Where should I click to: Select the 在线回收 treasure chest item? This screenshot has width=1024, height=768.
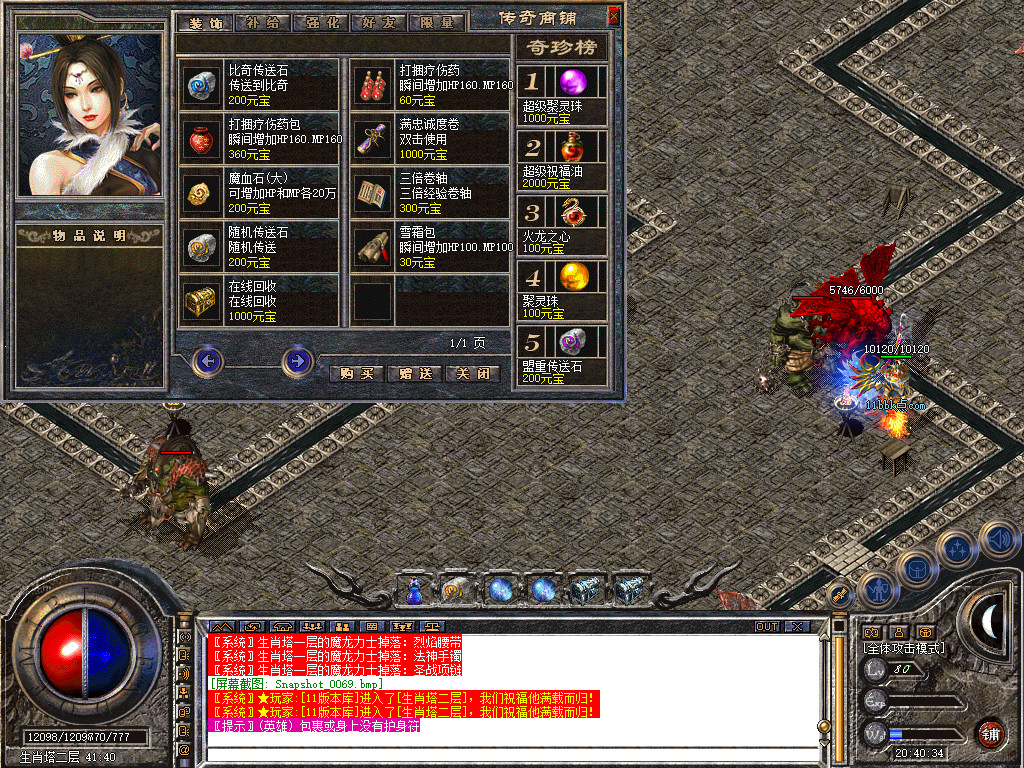tap(259, 301)
